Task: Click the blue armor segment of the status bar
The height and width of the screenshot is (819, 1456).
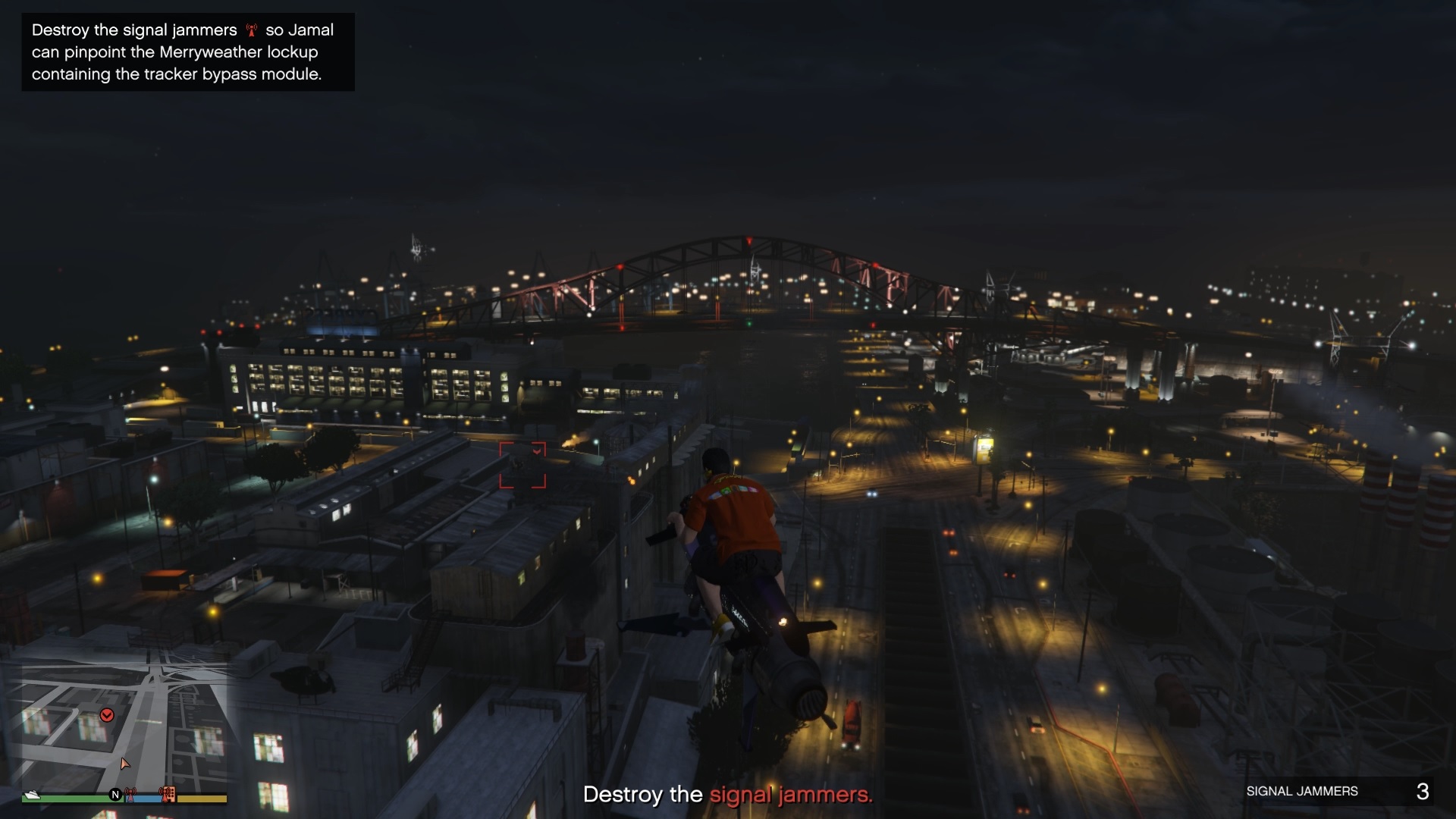Action: 146,798
